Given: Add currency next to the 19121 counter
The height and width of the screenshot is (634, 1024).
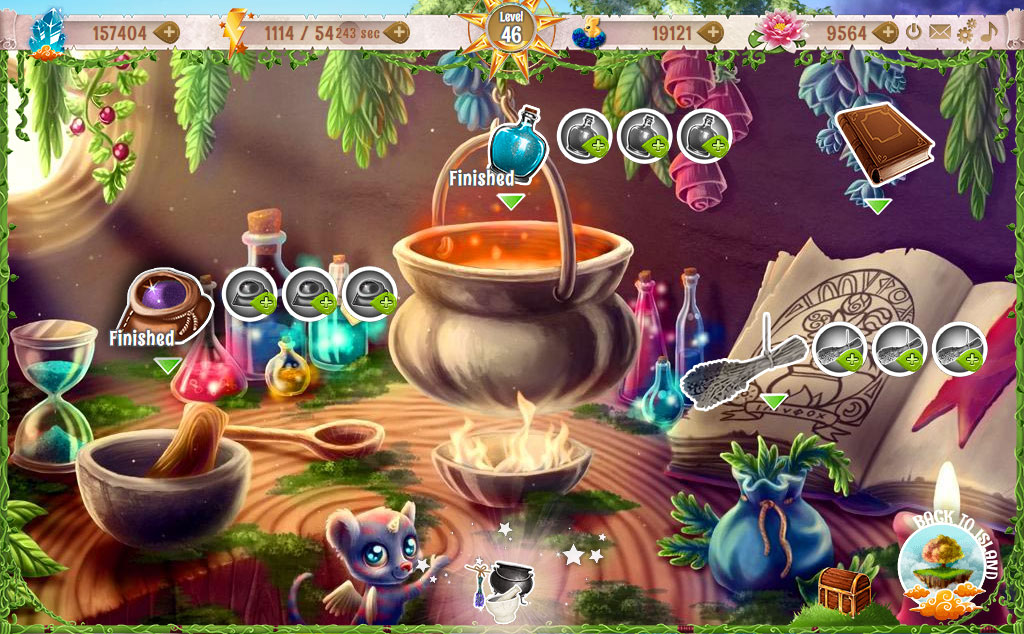Looking at the screenshot, I should click(x=711, y=32).
